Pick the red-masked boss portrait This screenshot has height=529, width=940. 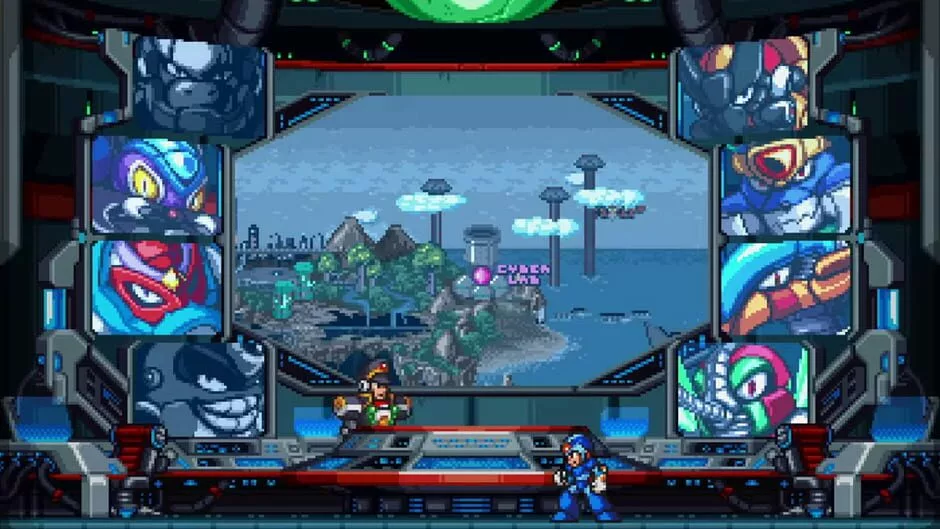click(156, 287)
